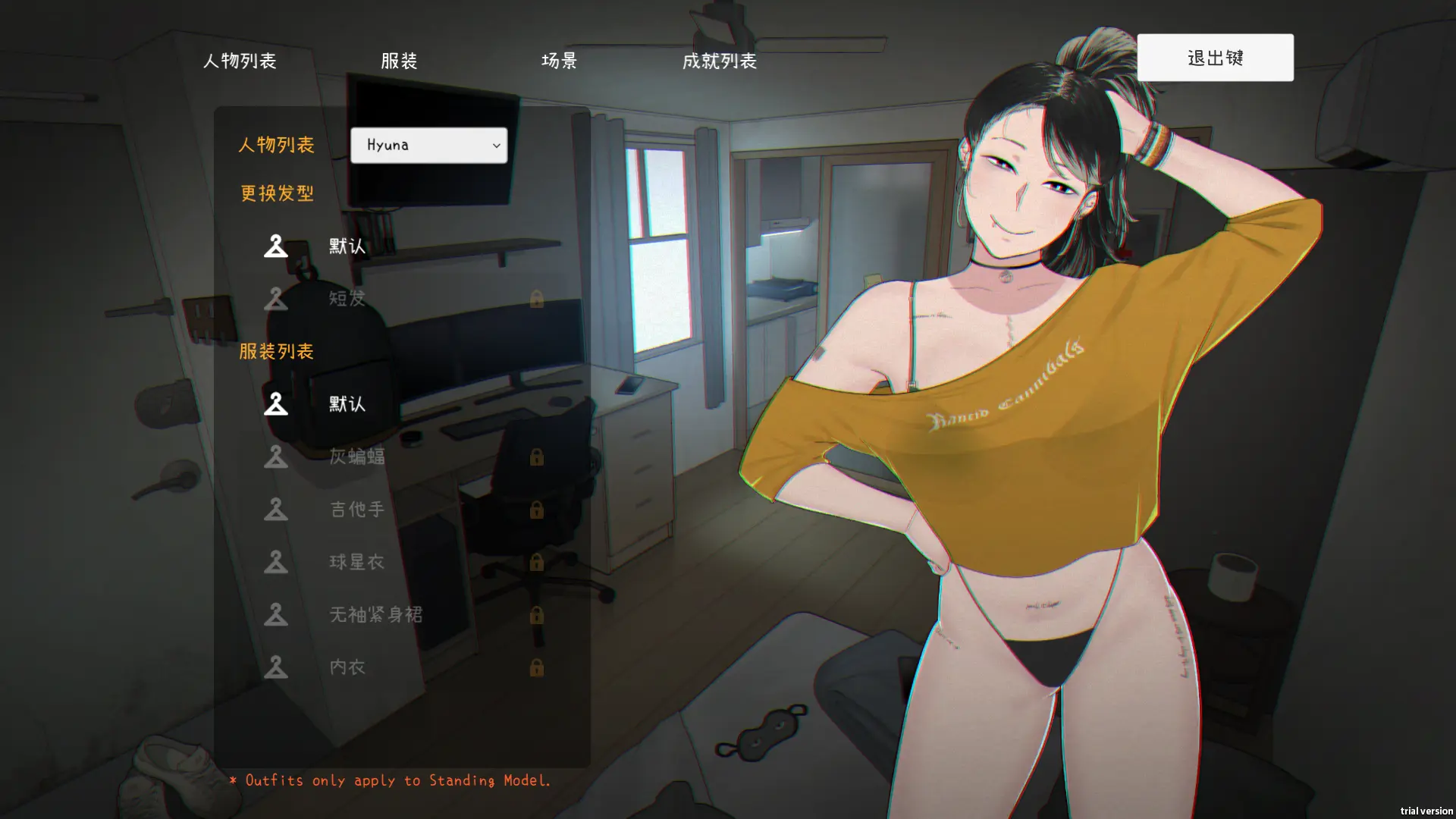This screenshot has height=819, width=1456.
Task: Select the 默认 outfit under 服装列表
Action: click(x=347, y=403)
